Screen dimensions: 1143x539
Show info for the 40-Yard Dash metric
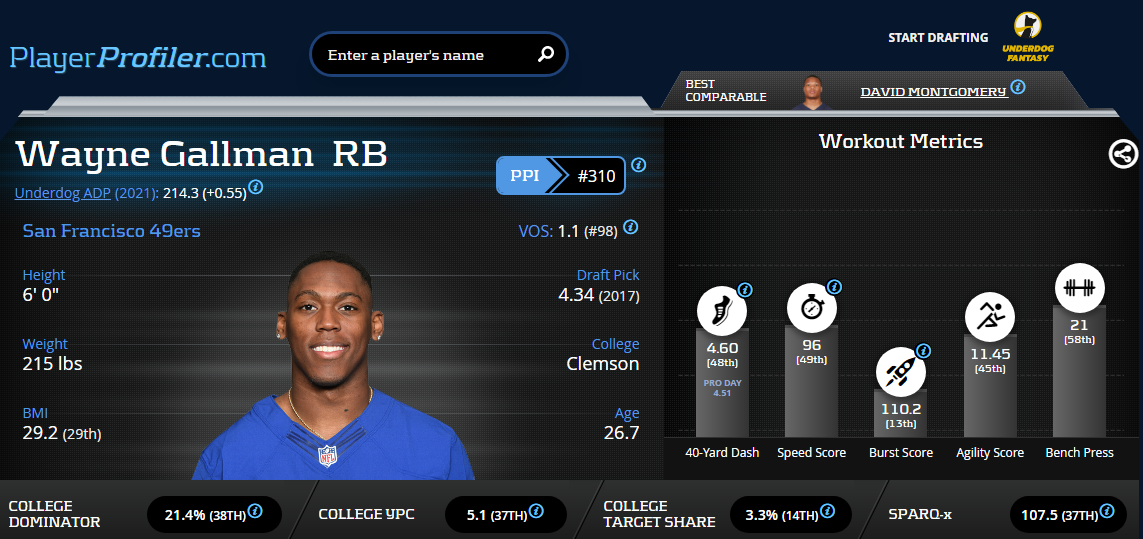coord(745,290)
